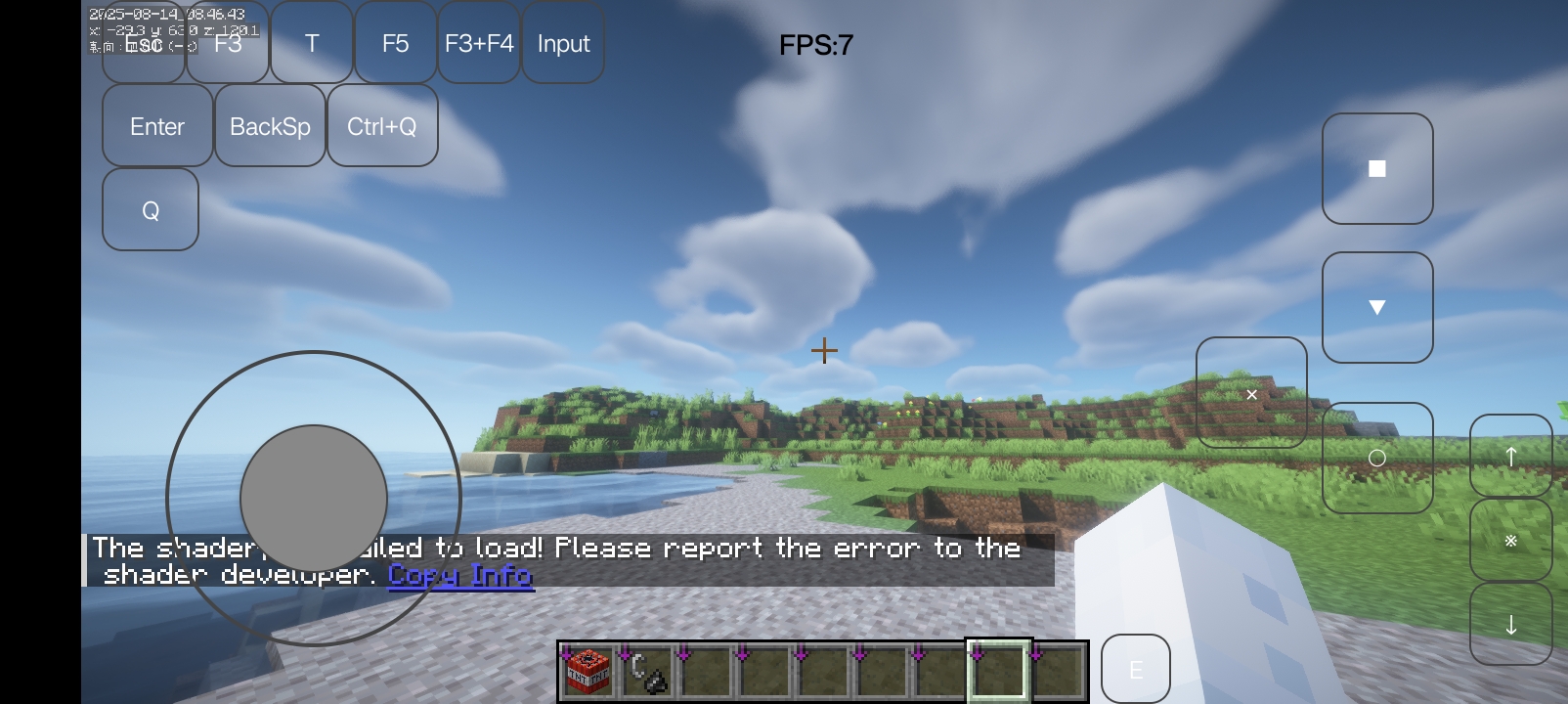Toggle the debug overlay with F3
Screen dimensions: 1568x704
click(227, 43)
